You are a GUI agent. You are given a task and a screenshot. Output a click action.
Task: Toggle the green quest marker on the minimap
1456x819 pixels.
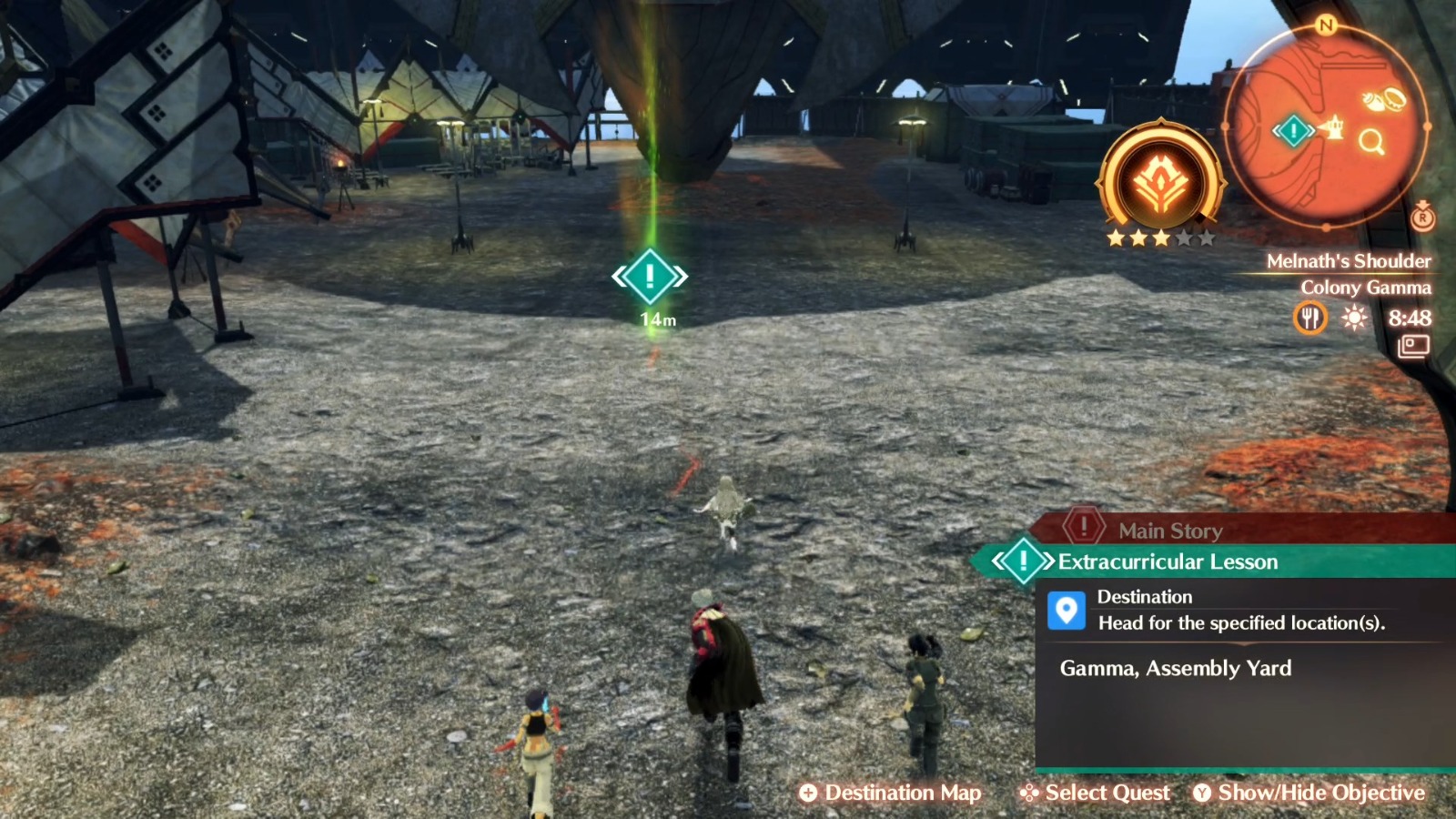click(1292, 130)
